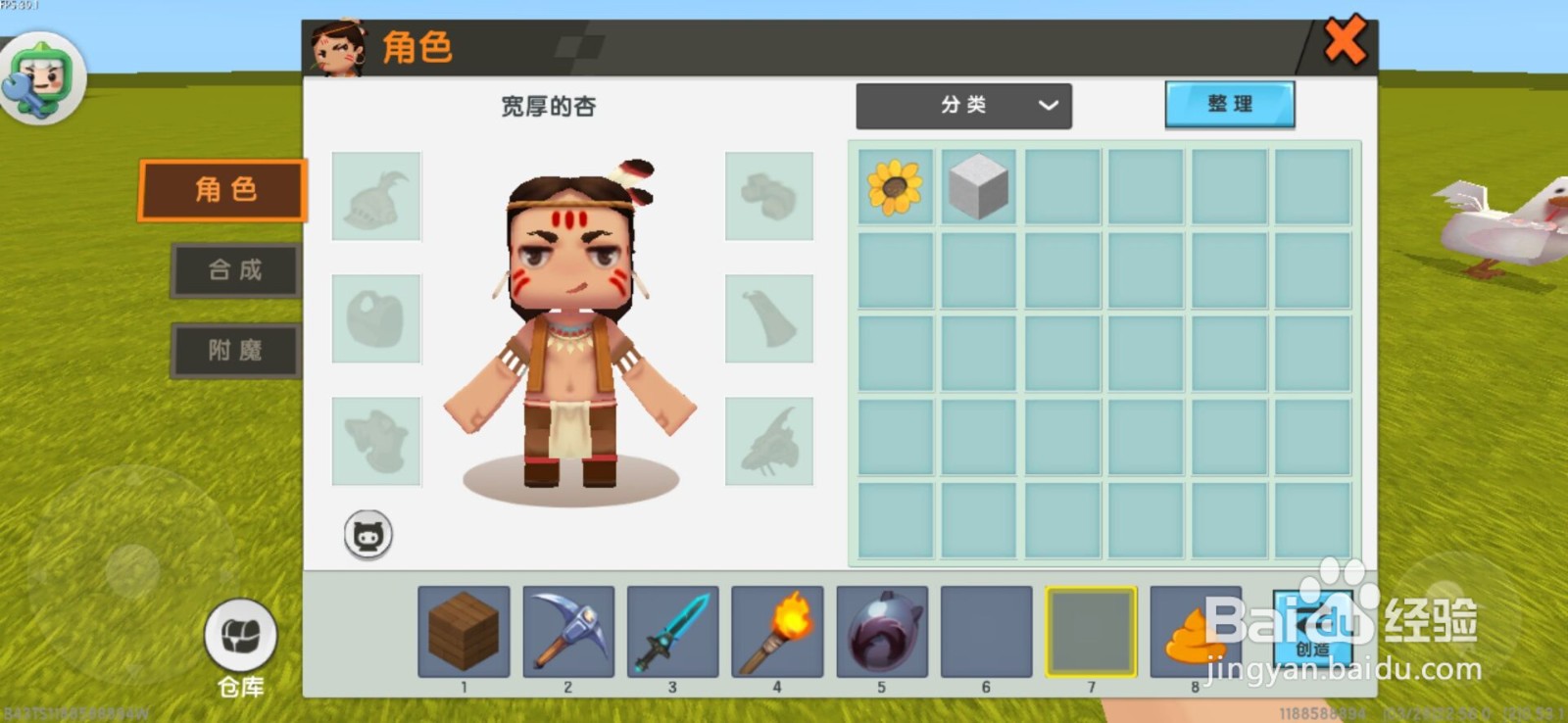Select the wooden block in hotbar slot 1

click(x=463, y=634)
